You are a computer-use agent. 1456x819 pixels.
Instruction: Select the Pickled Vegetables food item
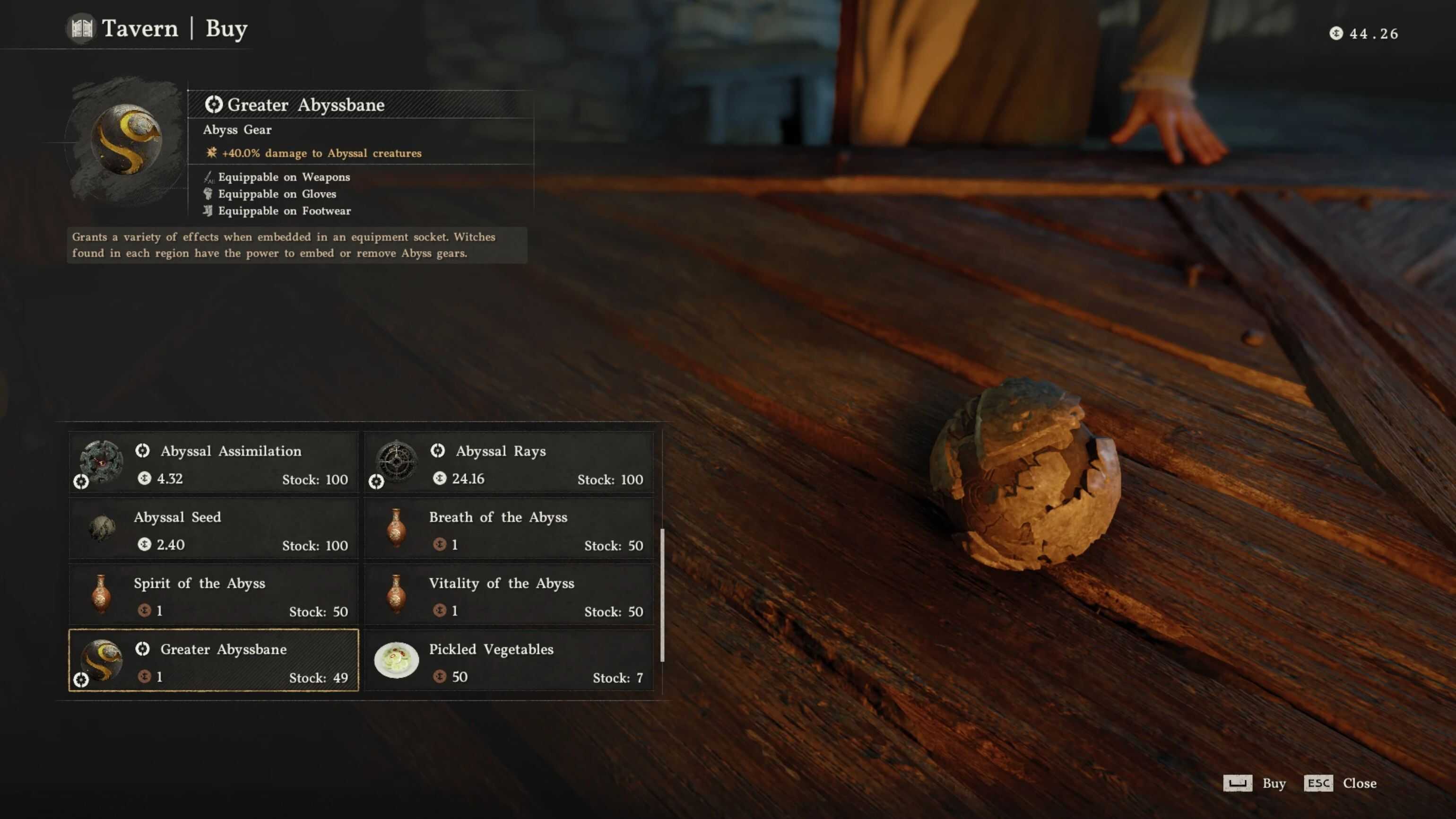(509, 661)
